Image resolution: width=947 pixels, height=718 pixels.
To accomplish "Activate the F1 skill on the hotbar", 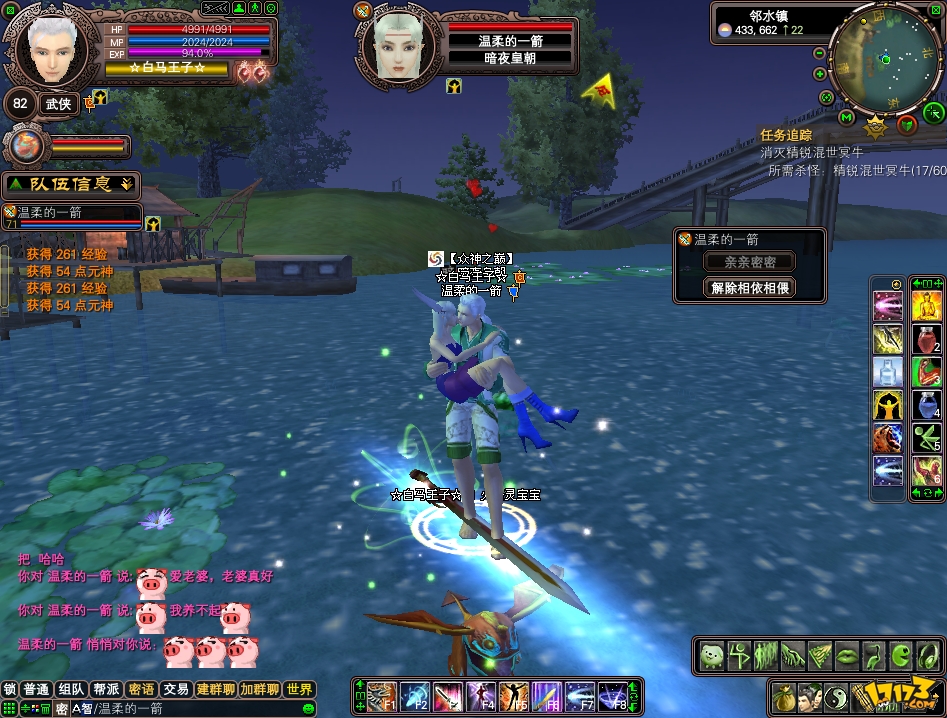I will point(382,694).
